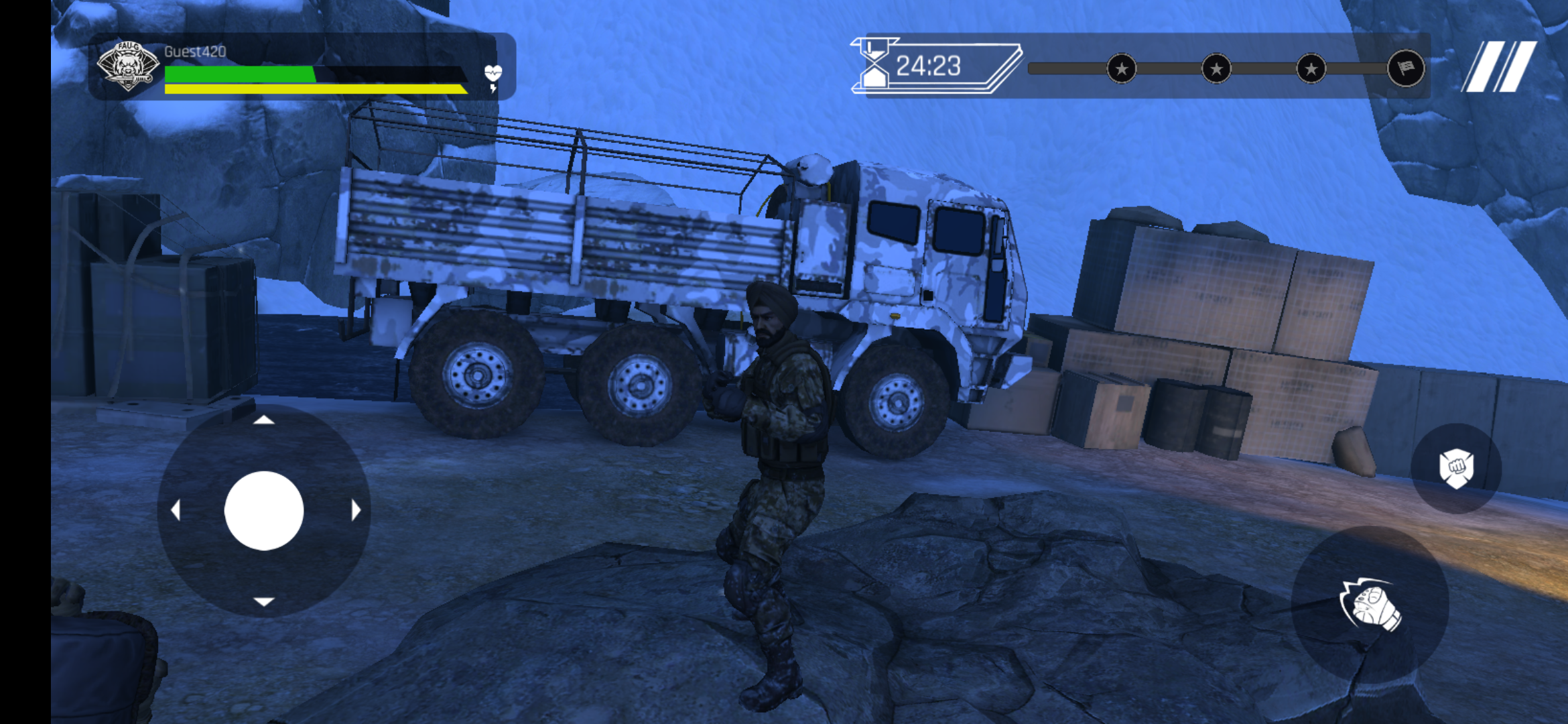Viewport: 1568px width, 724px height.
Task: Tap the punch attack fist button
Action: (x=1370, y=605)
